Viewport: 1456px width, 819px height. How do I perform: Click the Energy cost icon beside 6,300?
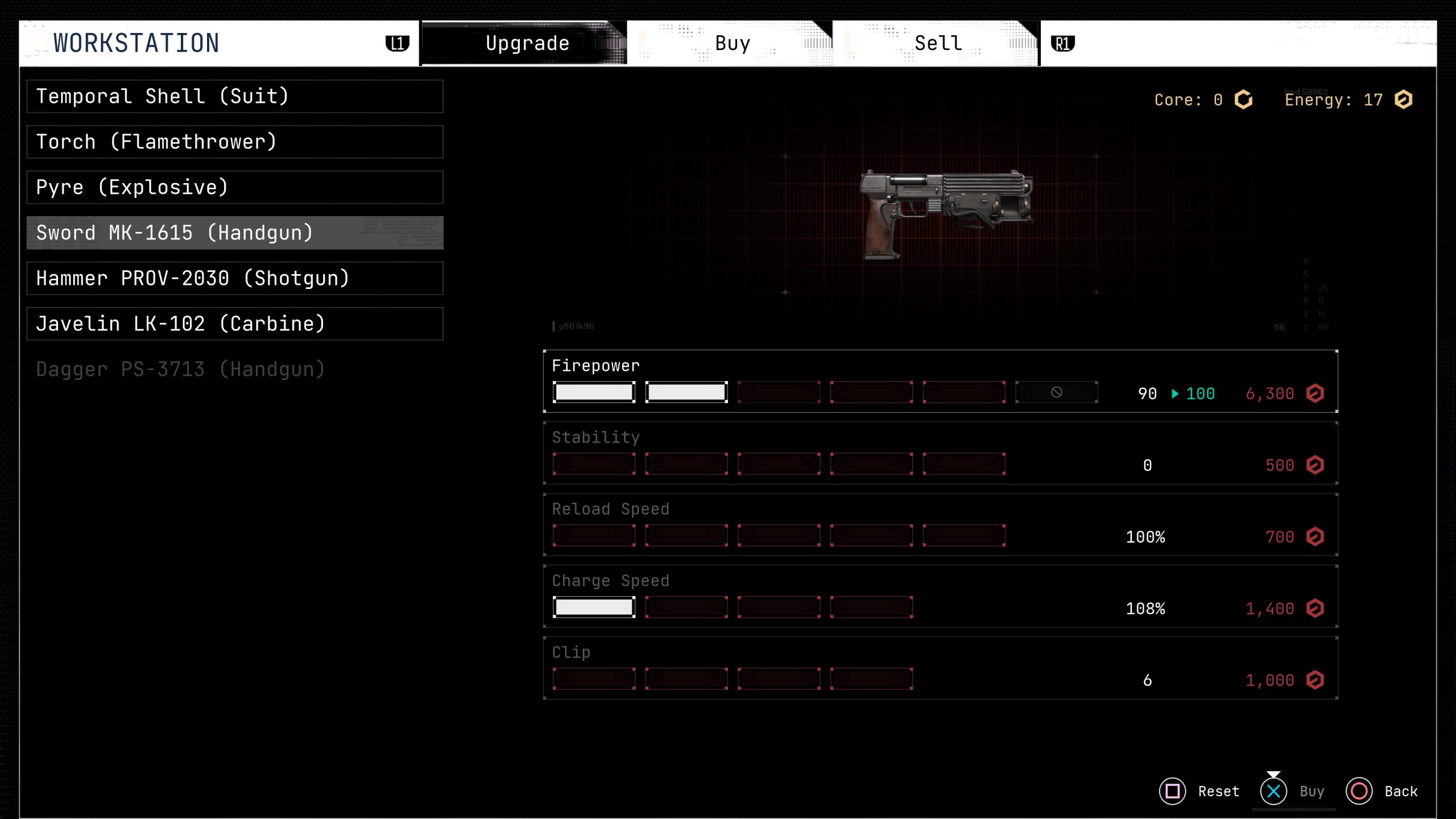1316,394
